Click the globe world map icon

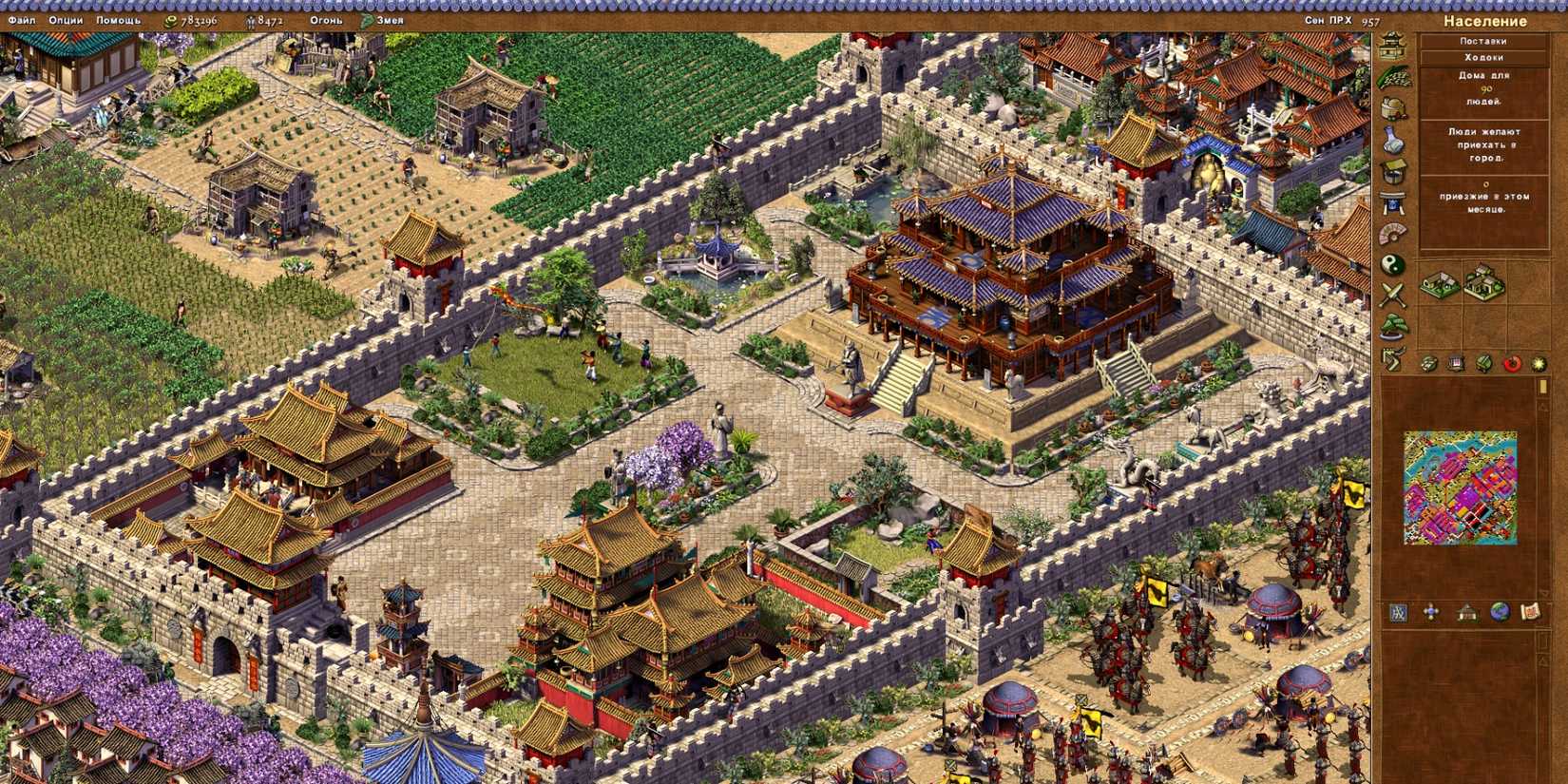click(x=1500, y=611)
